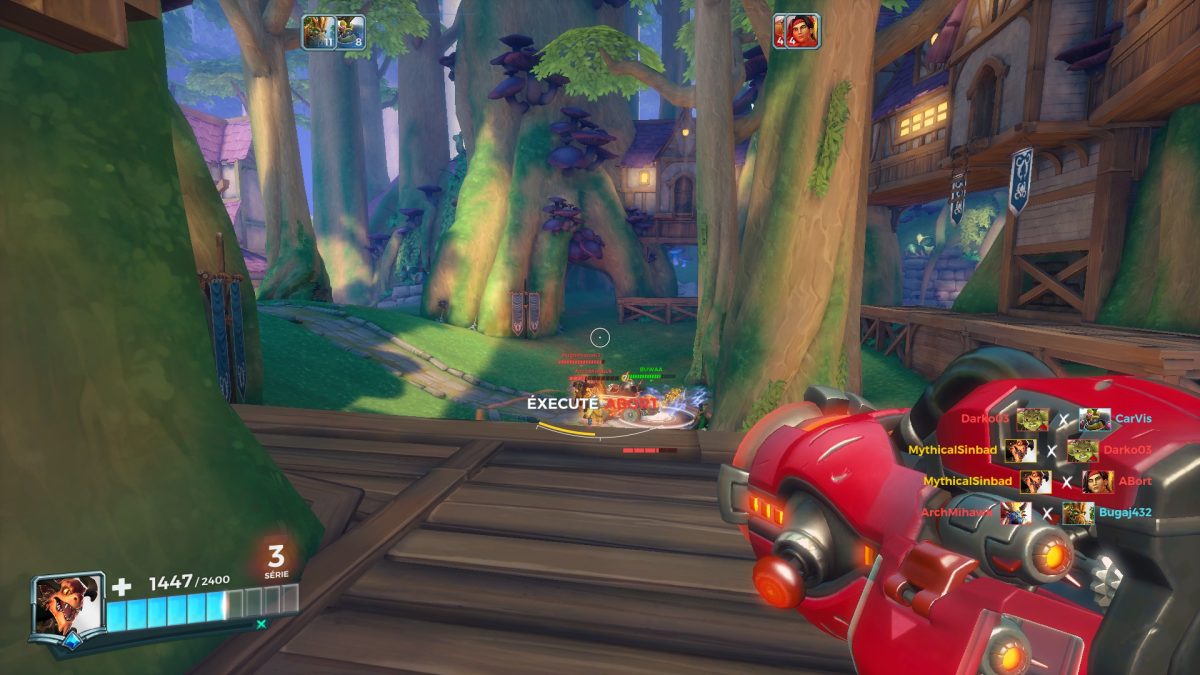Image resolution: width=1200 pixels, height=675 pixels.
Task: Select the ally portrait showing 8
Action: coord(349,32)
